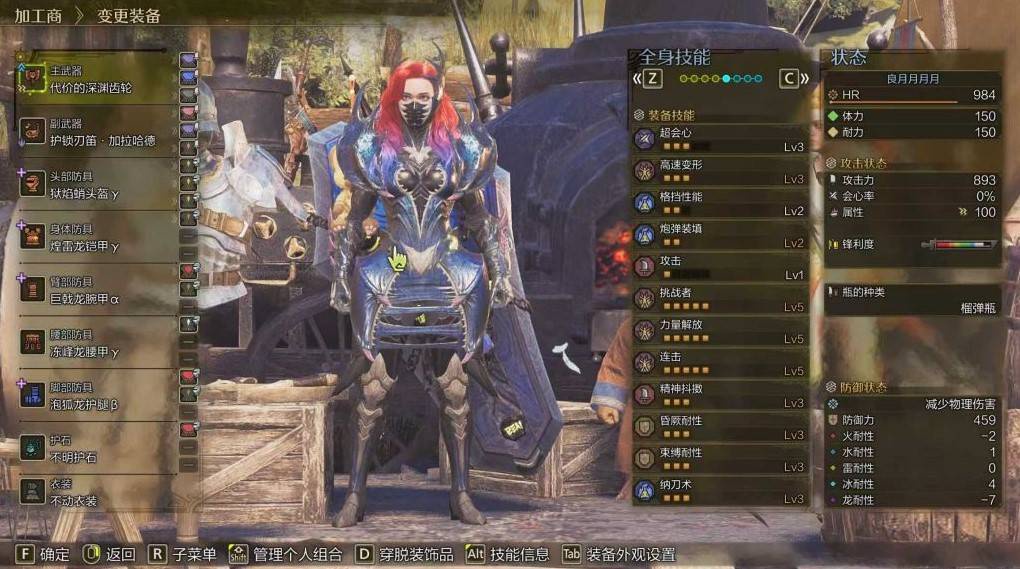Image resolution: width=1020 pixels, height=569 pixels.
Task: Choose the sub weapon 护锁刃笛·加拉哈德 slot
Action: (x=95, y=132)
